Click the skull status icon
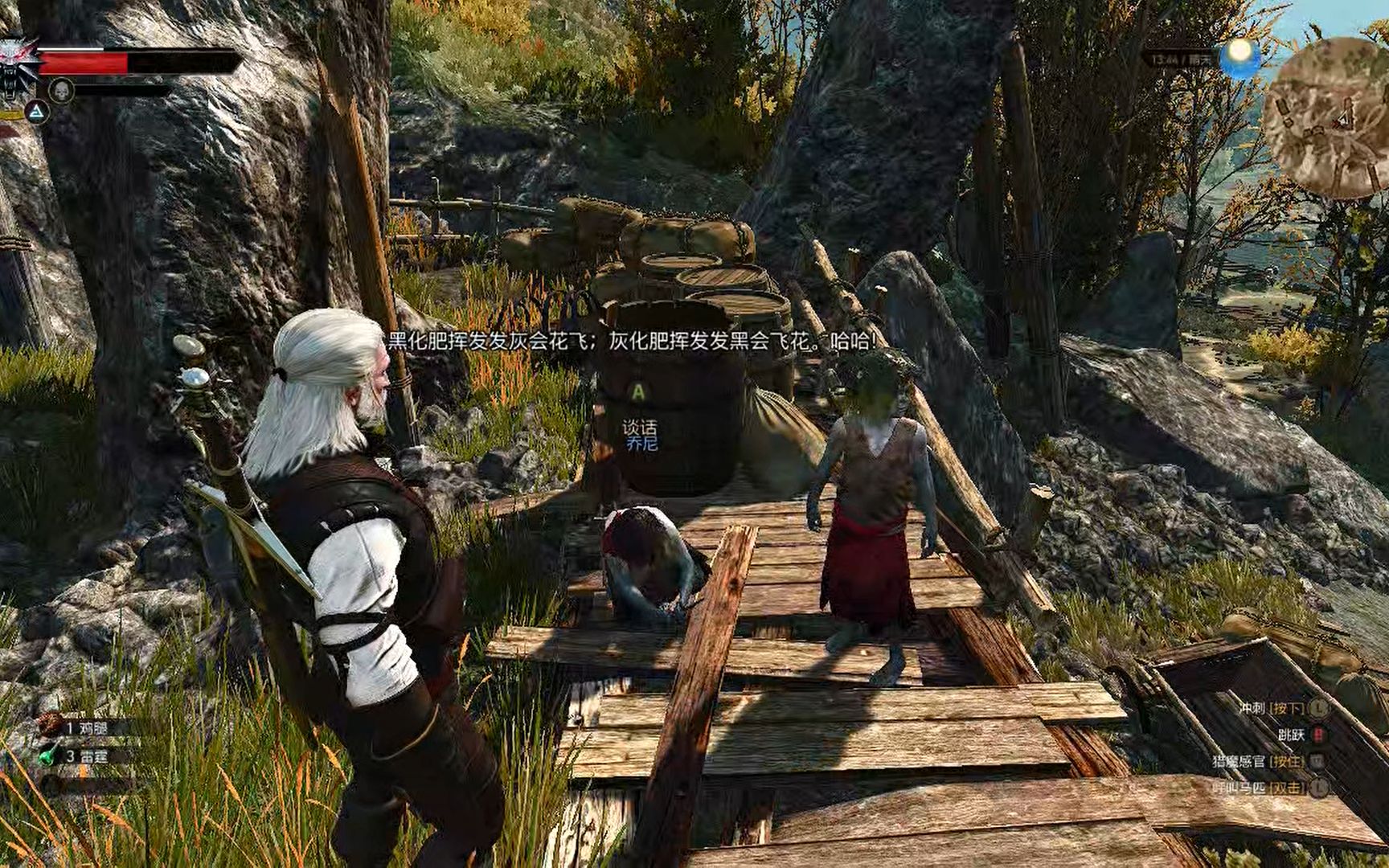Screen dimensions: 1389x868 tap(61, 90)
